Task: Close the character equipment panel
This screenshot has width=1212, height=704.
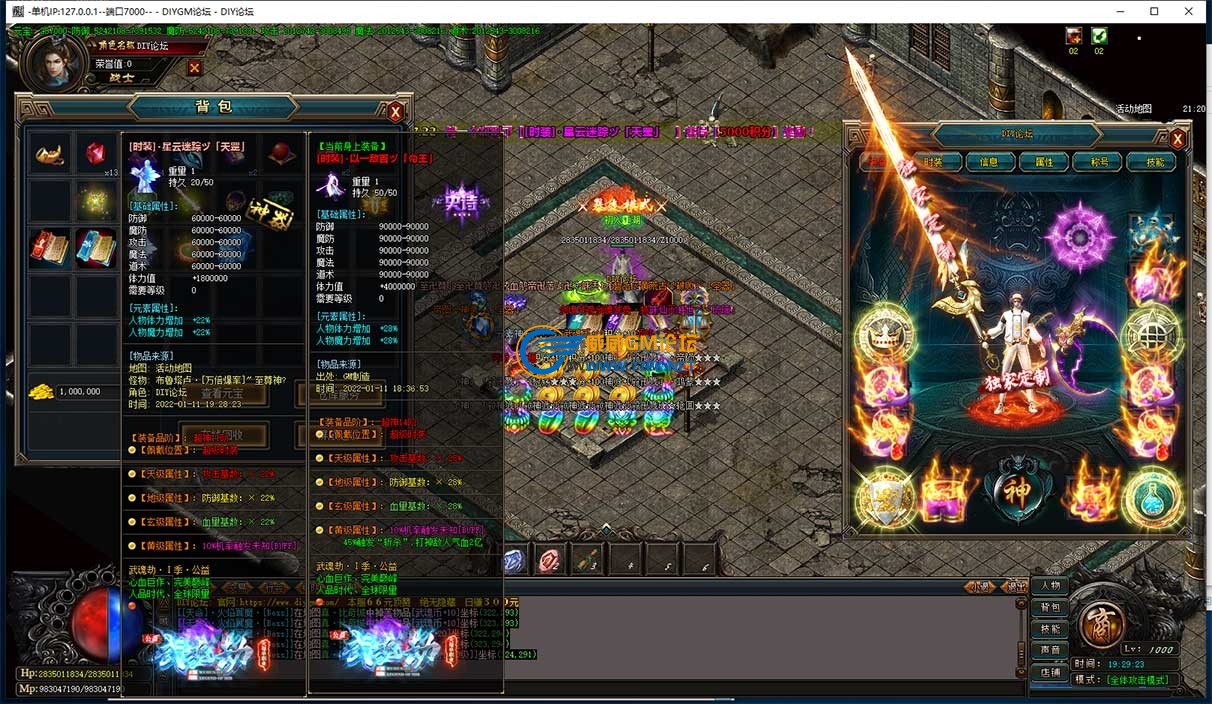Action: tap(1177, 139)
